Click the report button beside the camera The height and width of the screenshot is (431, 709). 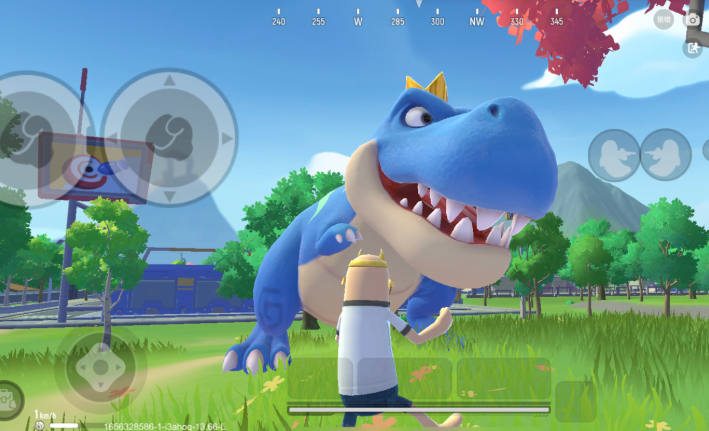pos(664,19)
